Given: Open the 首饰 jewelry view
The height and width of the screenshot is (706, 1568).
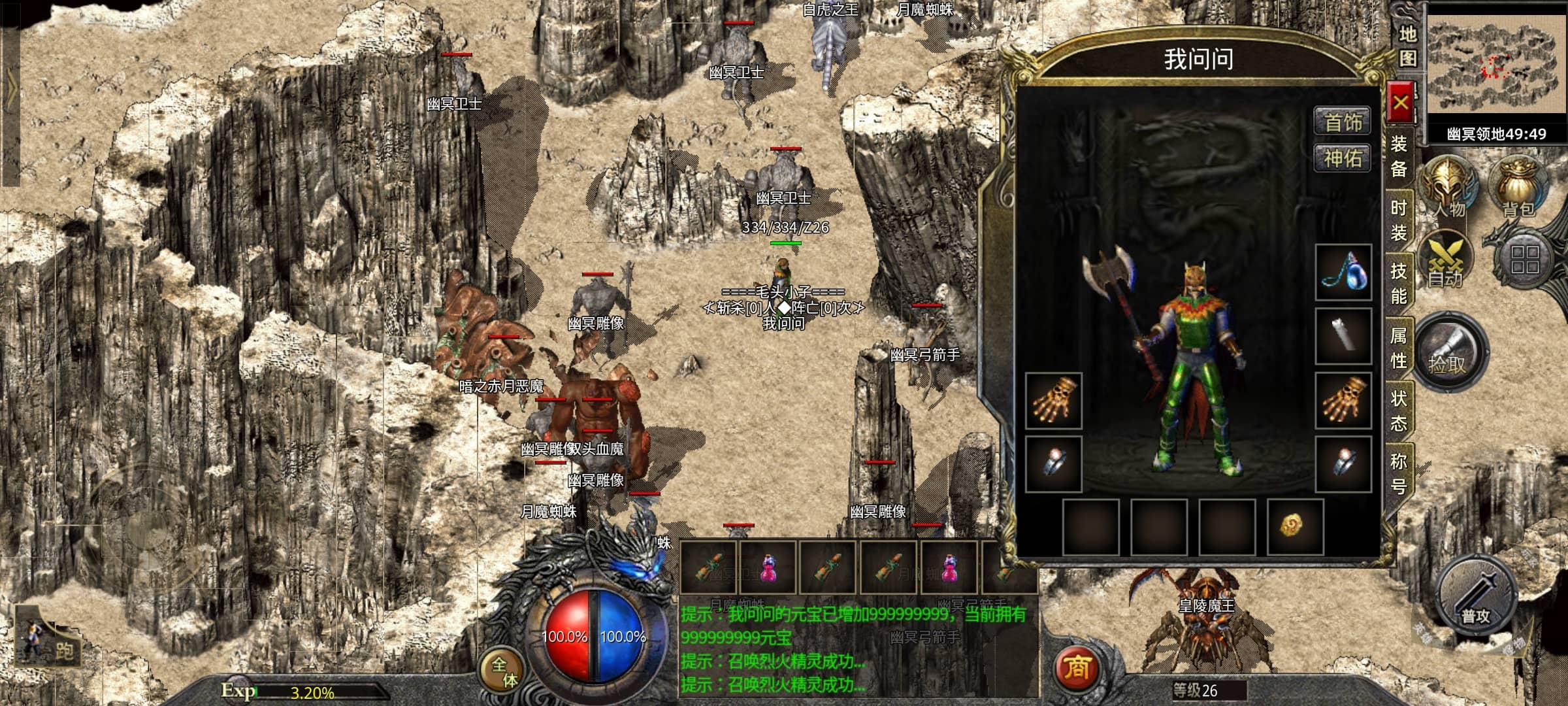Looking at the screenshot, I should (1343, 122).
